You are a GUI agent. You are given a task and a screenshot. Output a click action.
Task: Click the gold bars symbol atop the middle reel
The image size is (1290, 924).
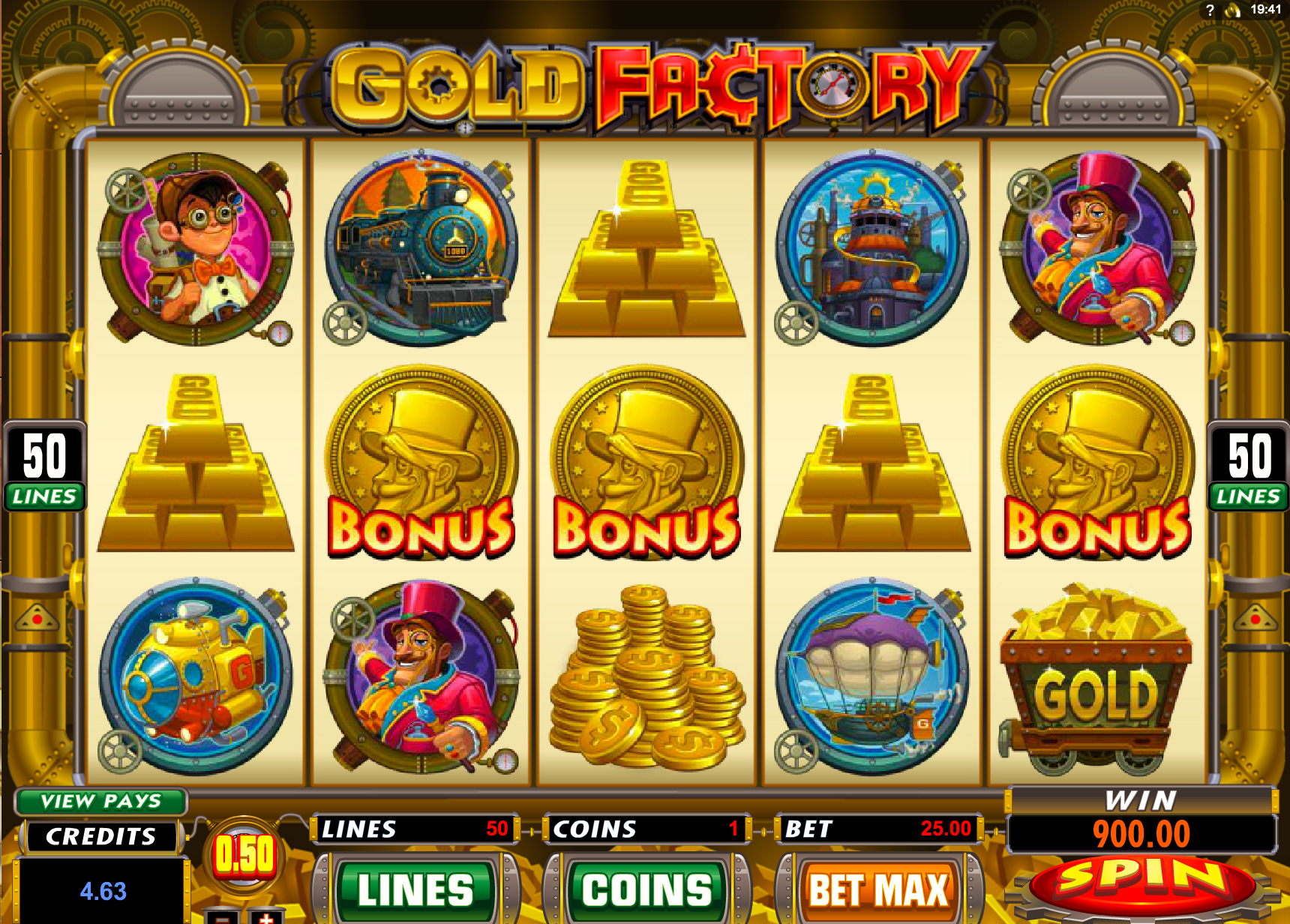point(649,247)
